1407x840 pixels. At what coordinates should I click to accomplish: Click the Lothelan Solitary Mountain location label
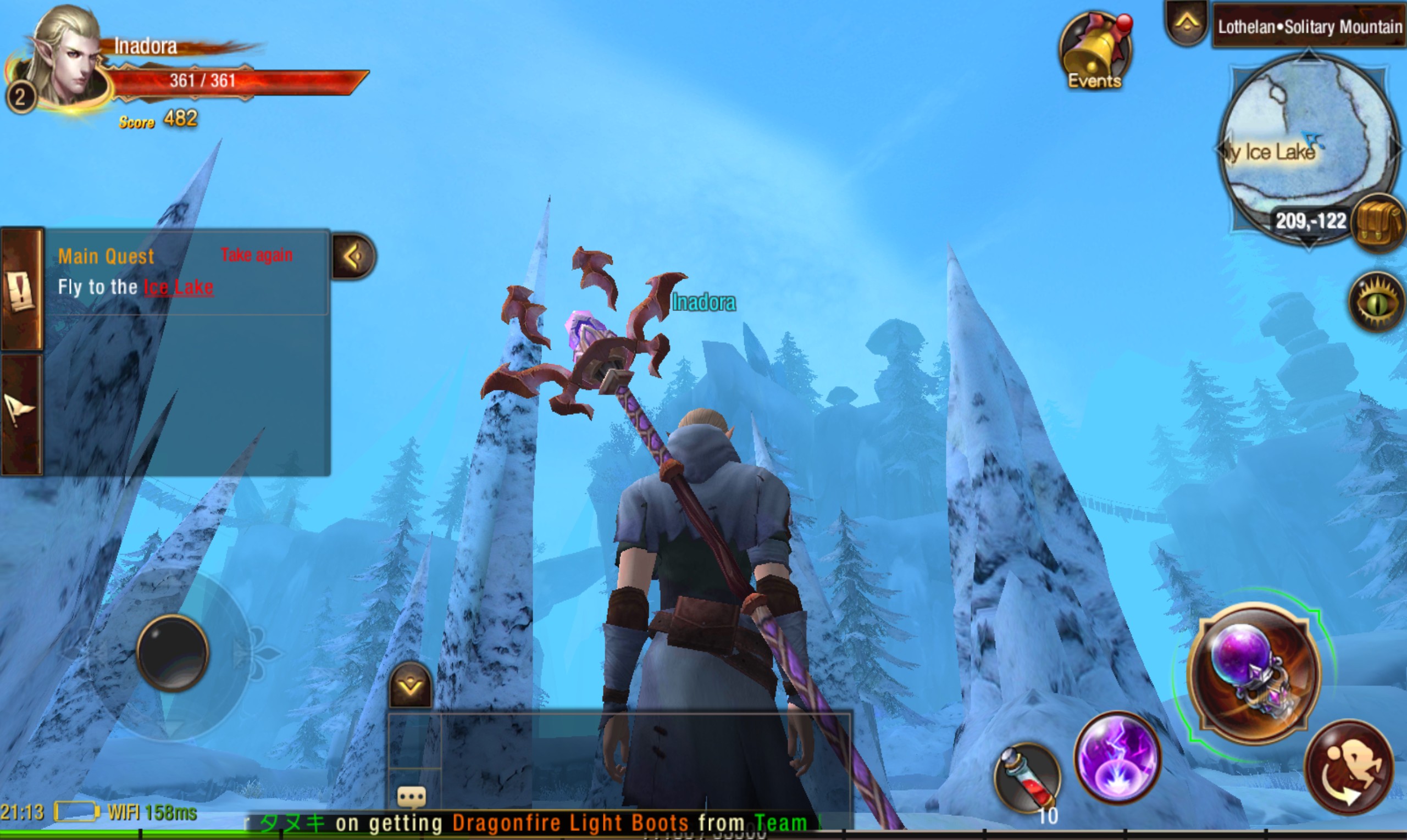pos(1309,26)
